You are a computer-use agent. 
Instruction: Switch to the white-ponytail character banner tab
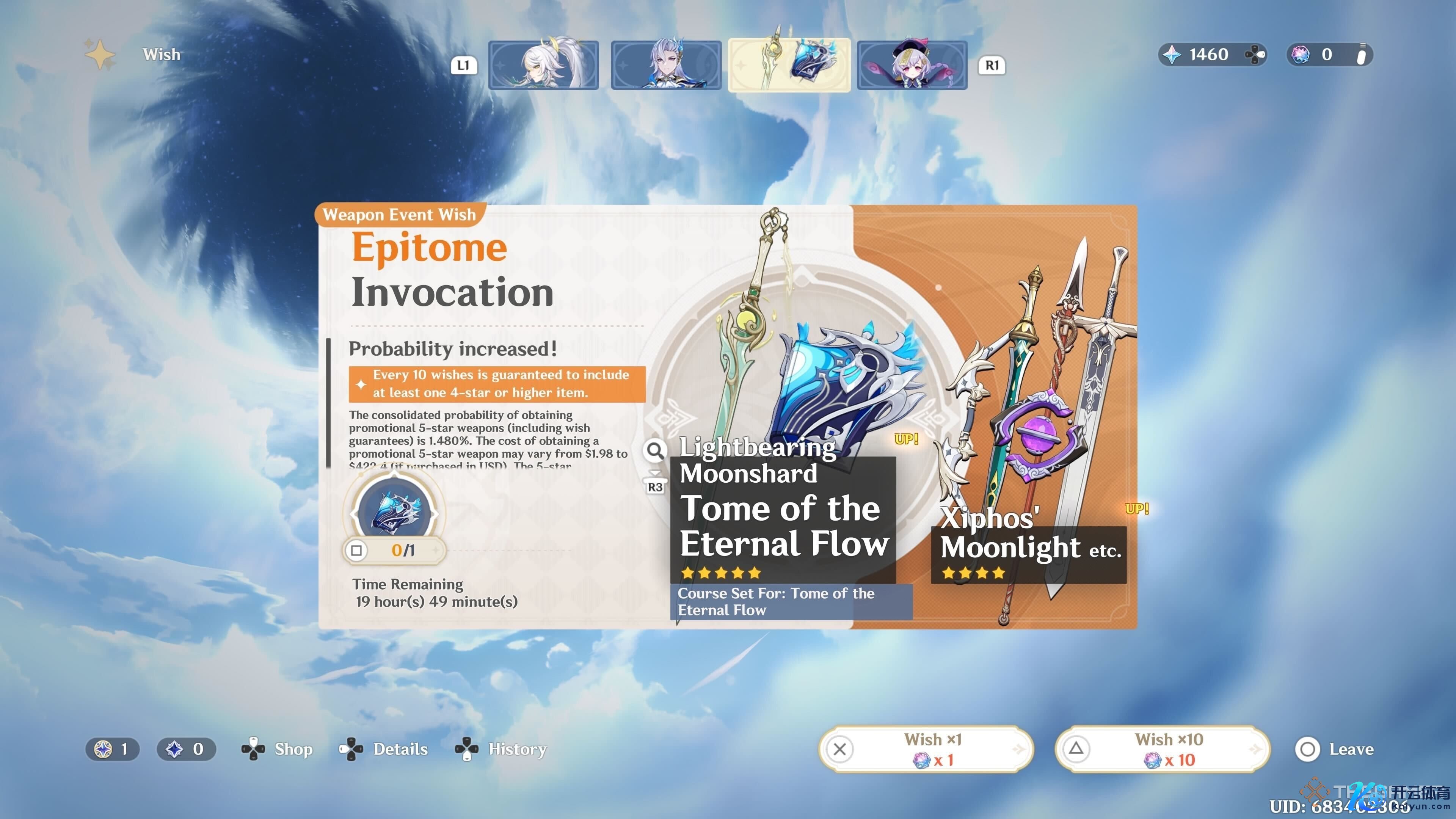[543, 65]
